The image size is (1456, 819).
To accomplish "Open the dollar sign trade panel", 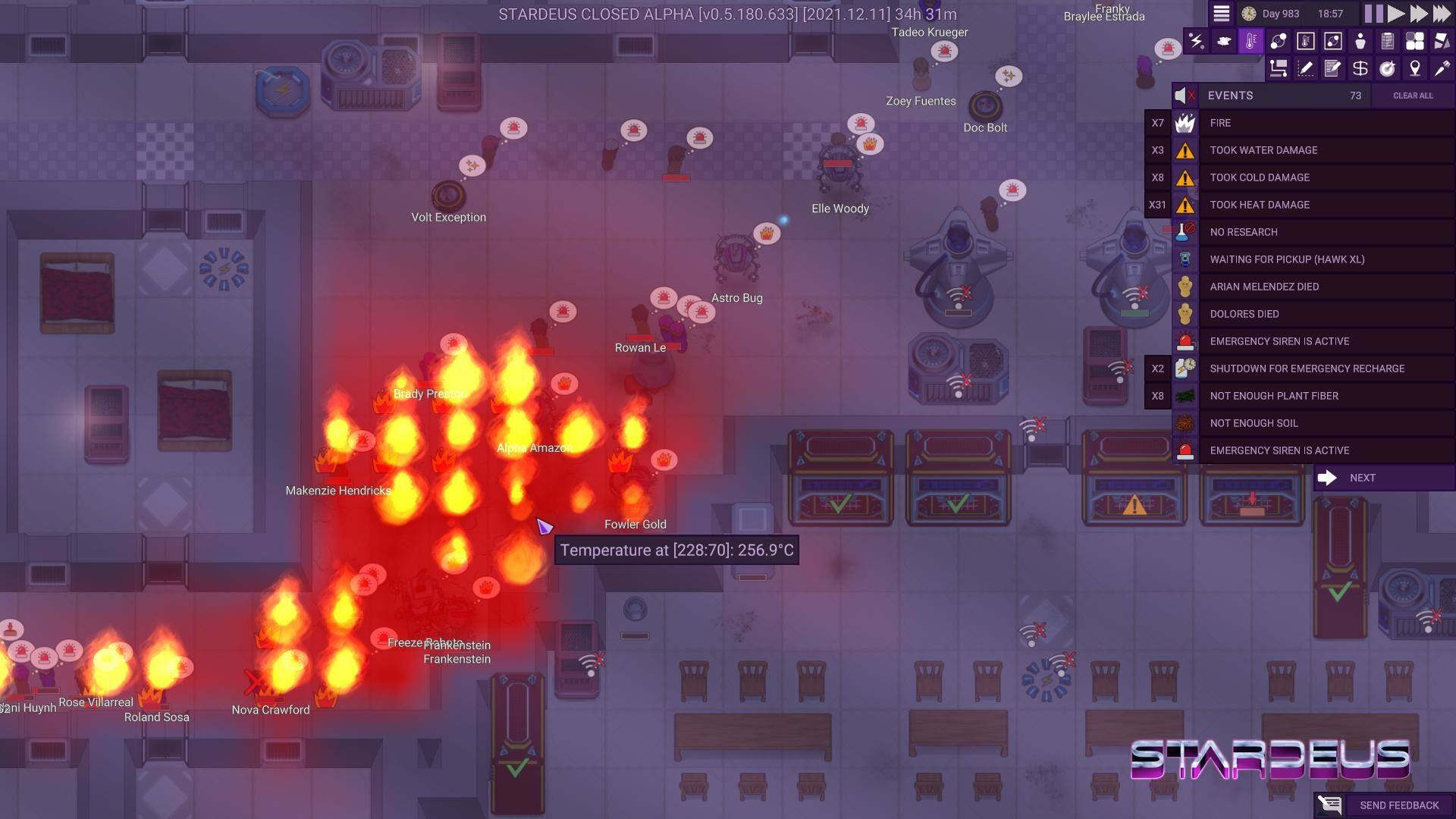I will 1360,69.
